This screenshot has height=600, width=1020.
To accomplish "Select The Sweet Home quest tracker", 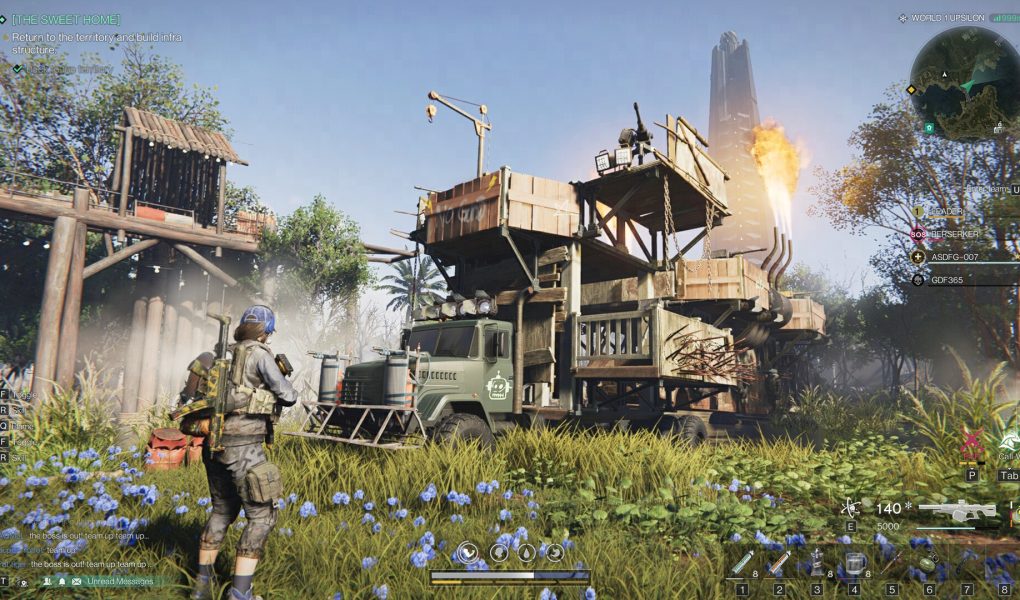I will pyautogui.click(x=66, y=19).
